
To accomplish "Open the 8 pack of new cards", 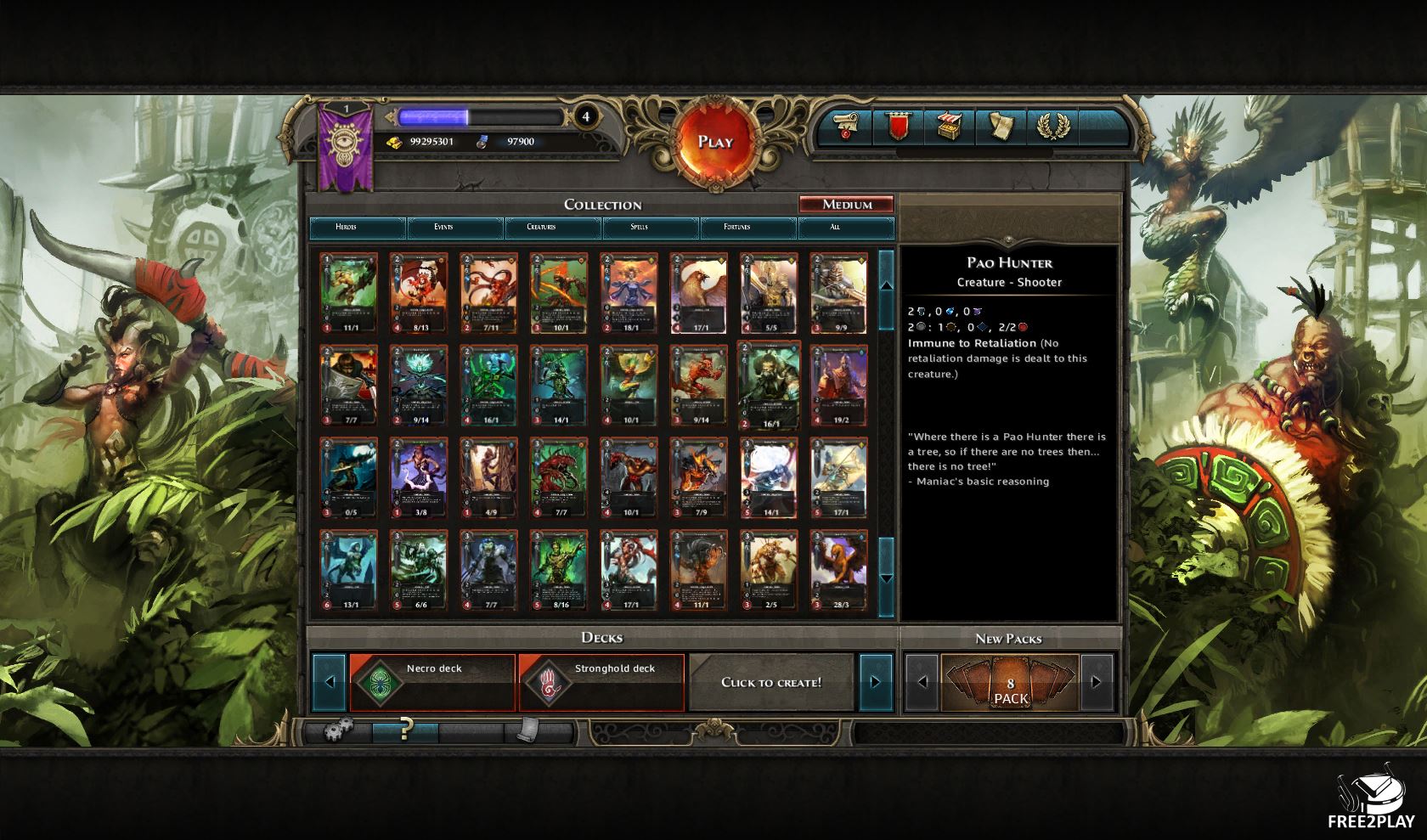I will pyautogui.click(x=1009, y=683).
